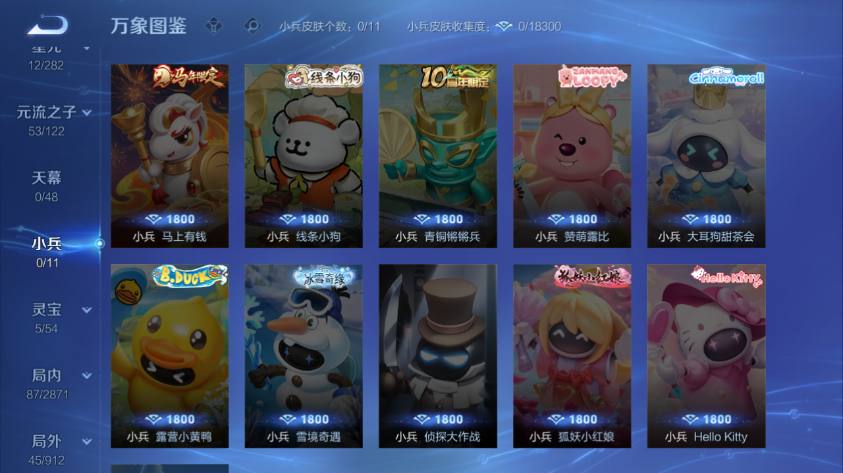Image resolution: width=843 pixels, height=473 pixels.
Task: Open the 局外 category
Action: click(47, 441)
